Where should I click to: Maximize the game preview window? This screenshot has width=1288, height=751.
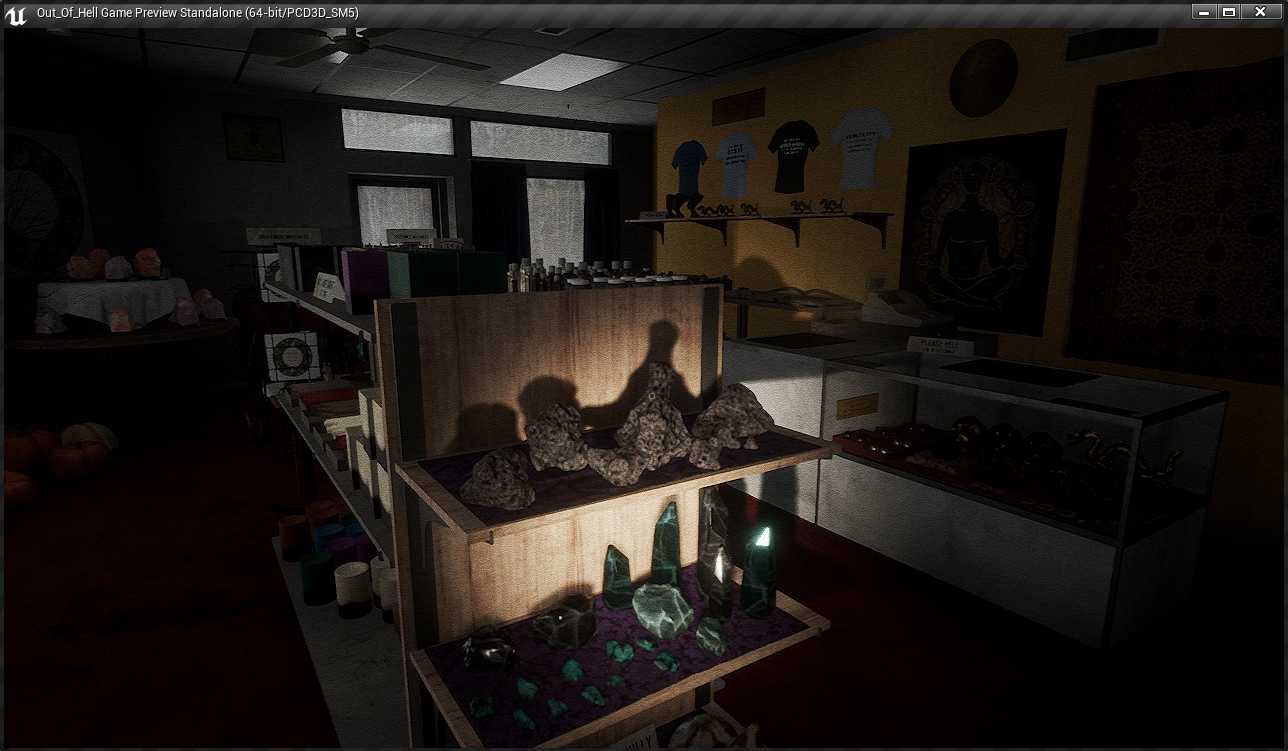(x=1229, y=12)
